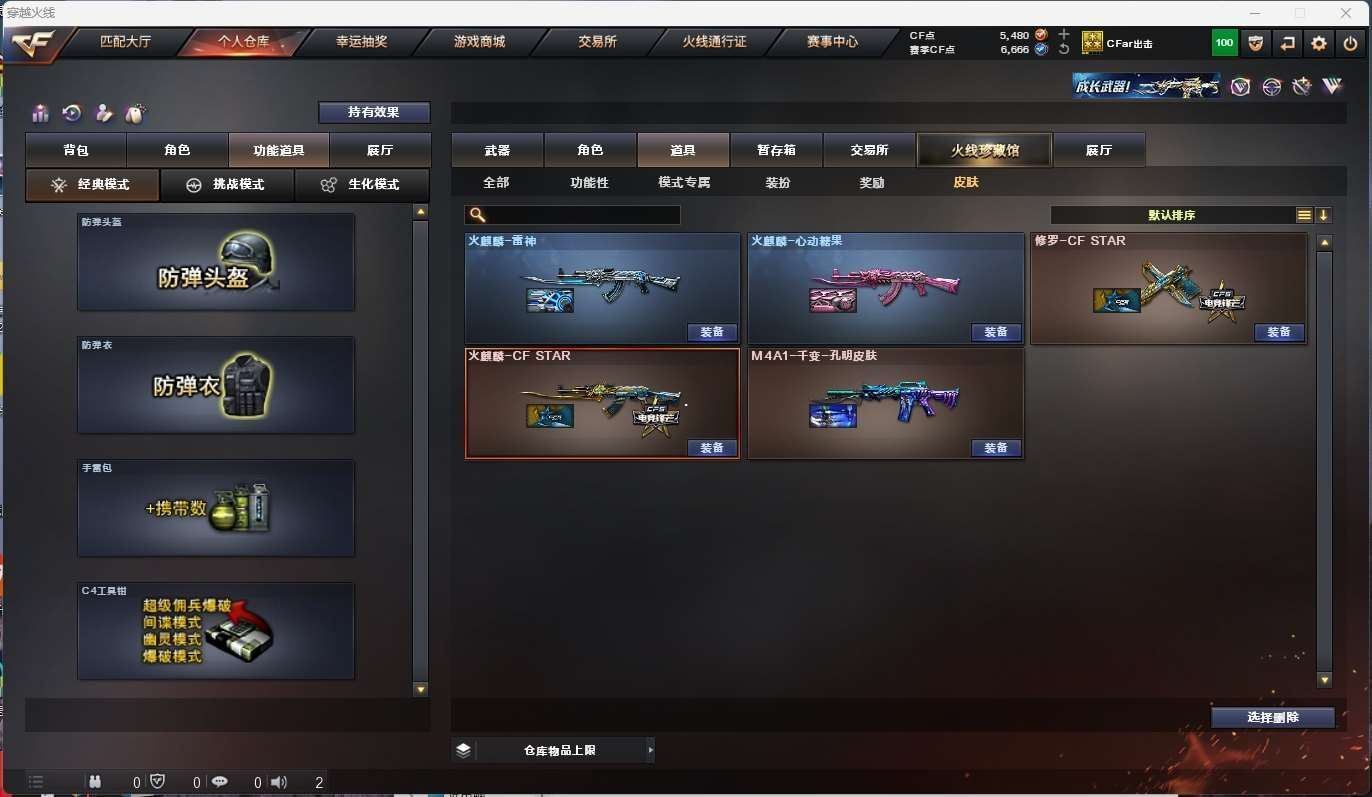Open the 幸运抽奖 lucky draw page
This screenshot has height=797, width=1372.
click(361, 42)
